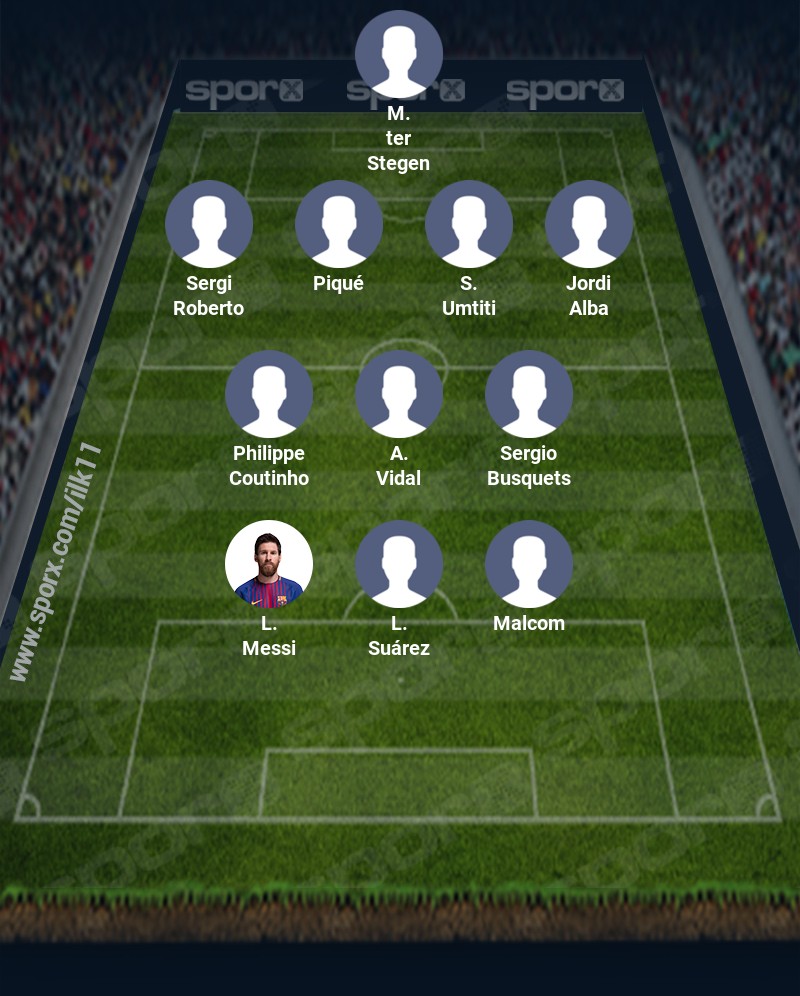
Task: Select L. Messi's player photo
Action: click(269, 564)
